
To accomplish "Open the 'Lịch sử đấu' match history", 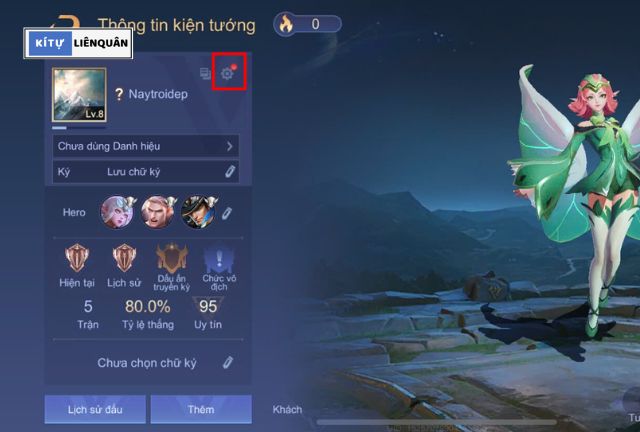I will tap(94, 409).
